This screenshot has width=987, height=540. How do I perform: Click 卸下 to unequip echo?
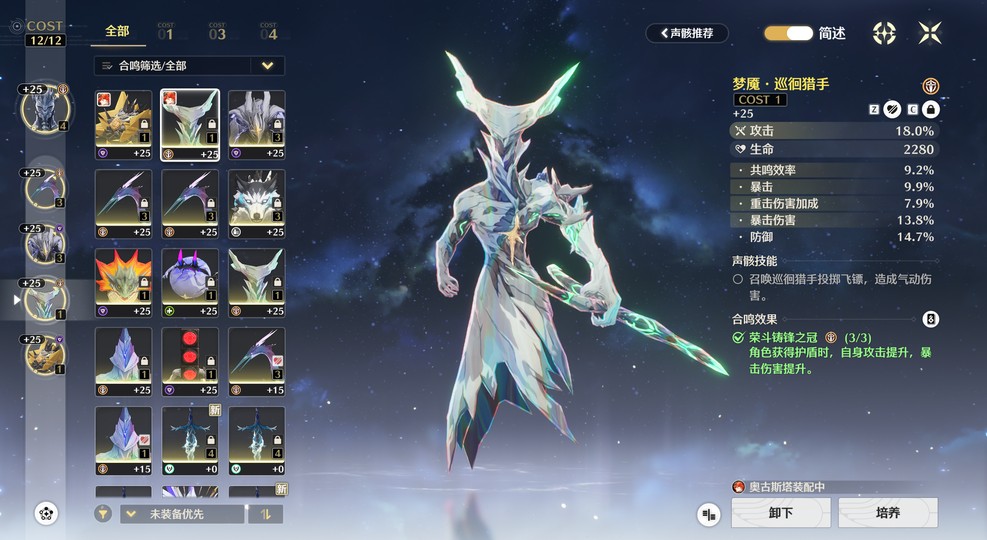click(780, 513)
